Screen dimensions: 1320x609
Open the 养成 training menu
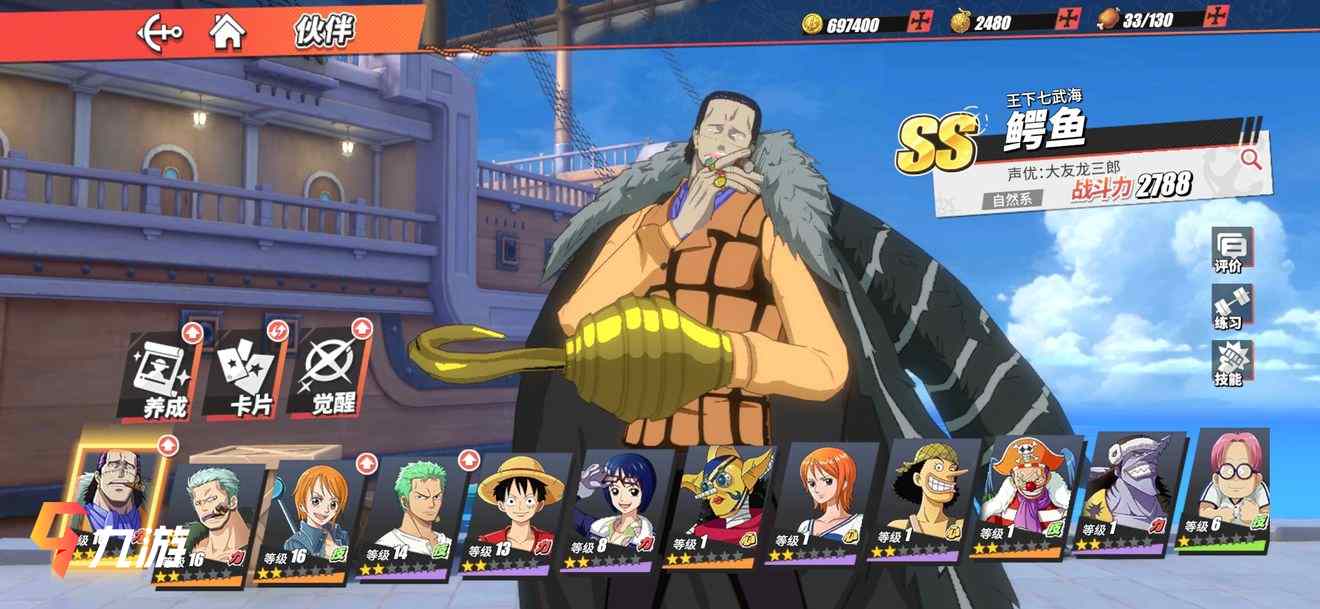(160, 375)
